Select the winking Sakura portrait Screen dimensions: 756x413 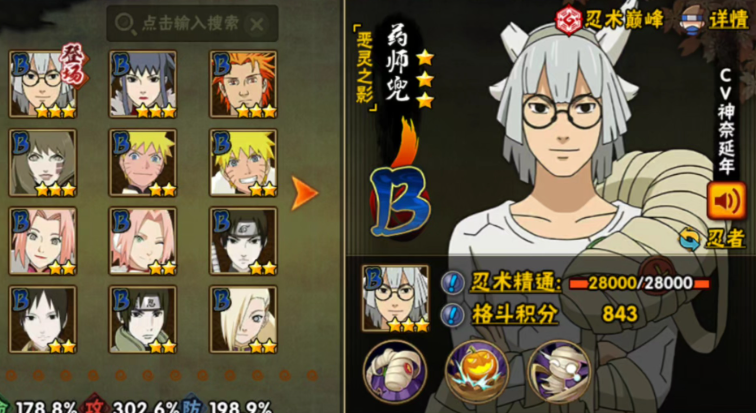pyautogui.click(x=142, y=240)
